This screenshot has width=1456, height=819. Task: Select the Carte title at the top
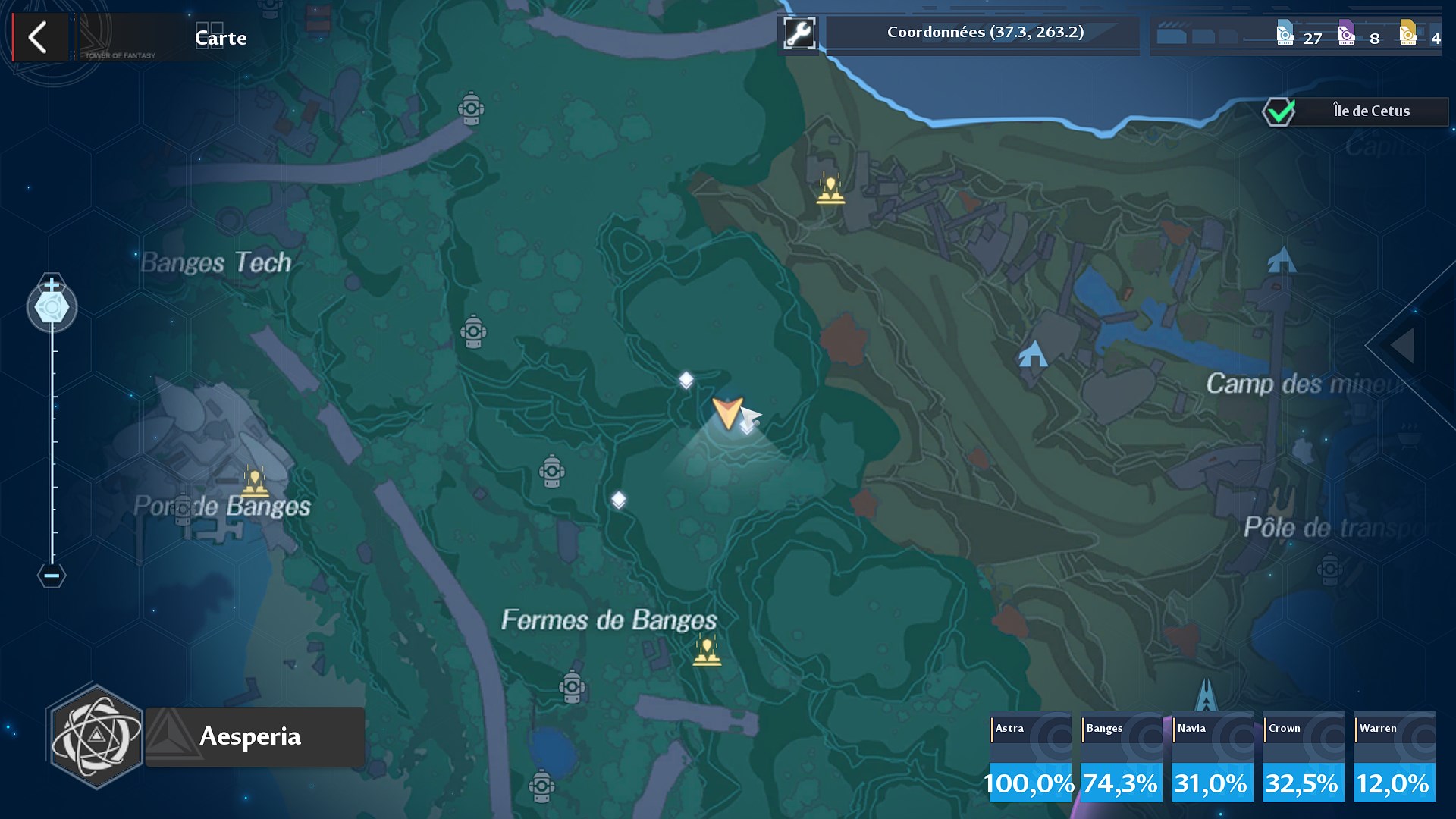coord(220,37)
